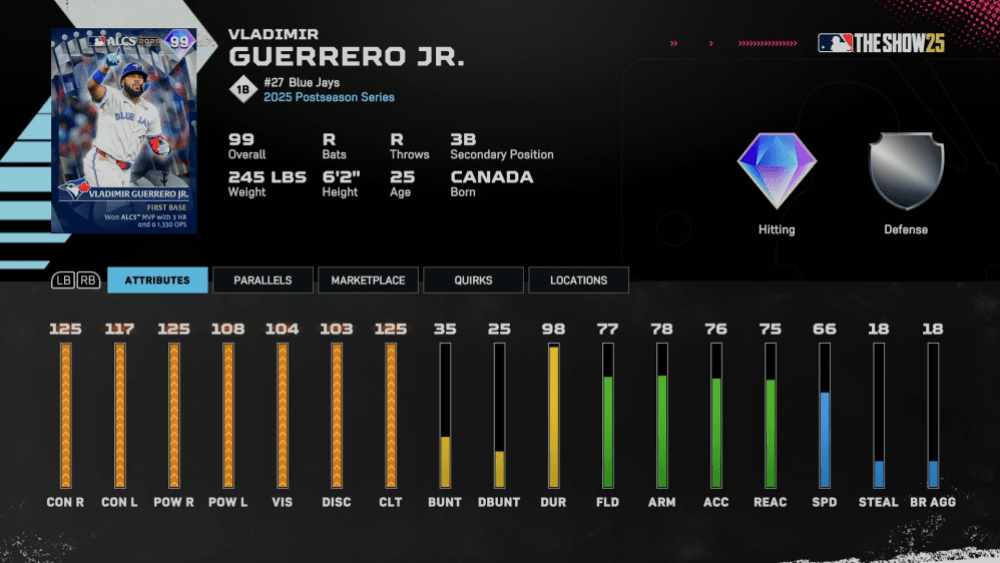Show the Quirks tab

coord(473,280)
